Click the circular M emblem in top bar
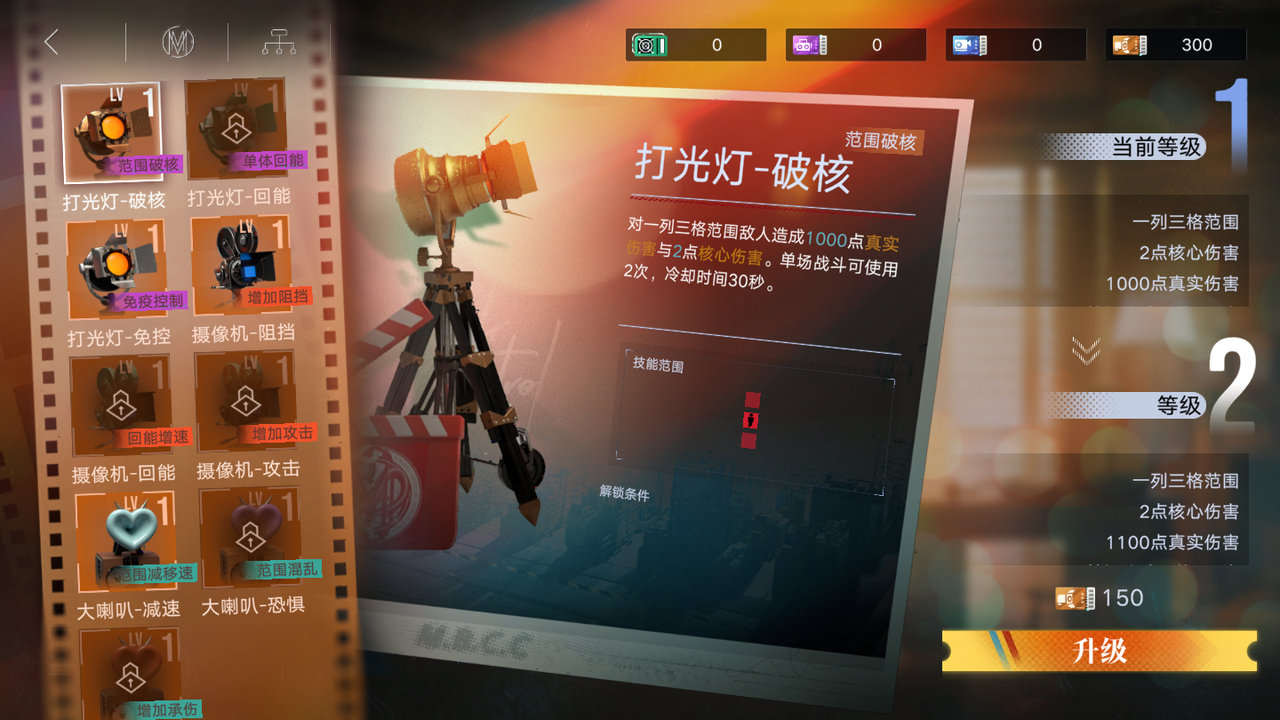The height and width of the screenshot is (720, 1280). click(x=177, y=42)
